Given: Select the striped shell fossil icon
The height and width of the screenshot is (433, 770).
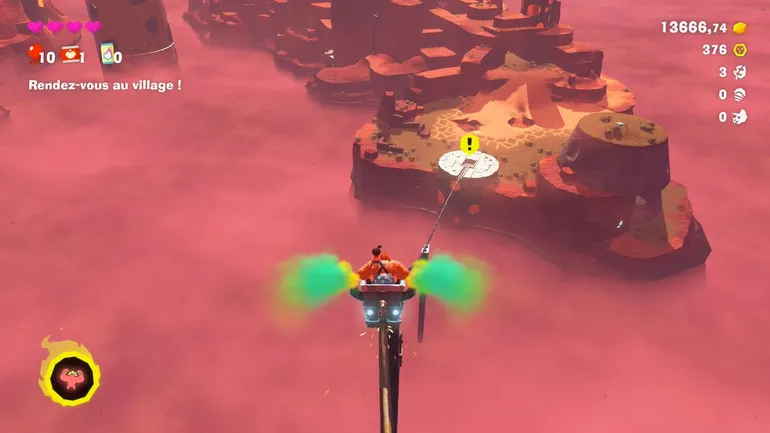Looking at the screenshot, I should (x=740, y=94).
